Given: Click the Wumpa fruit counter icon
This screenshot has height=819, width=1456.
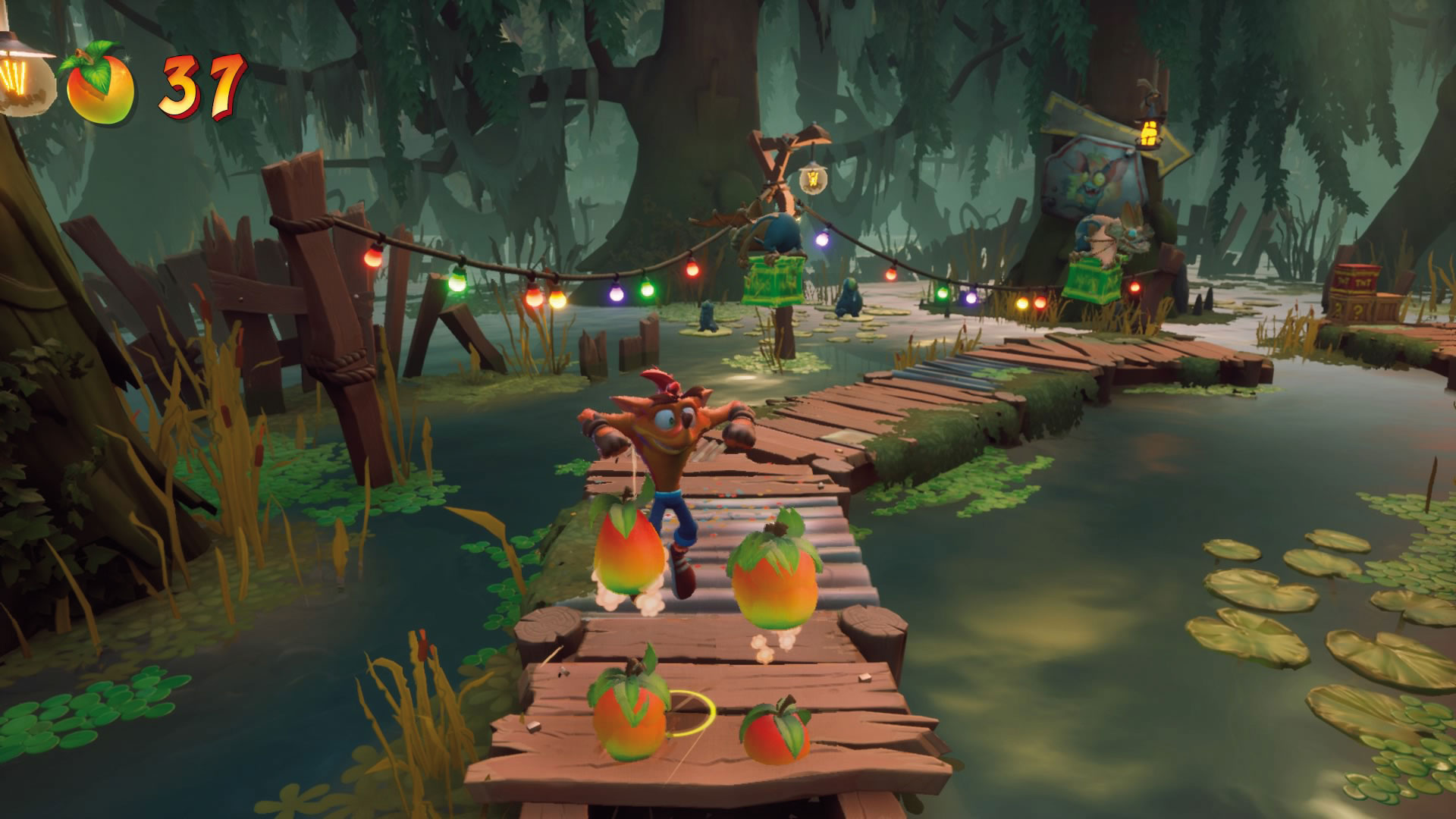Looking at the screenshot, I should point(99,85).
